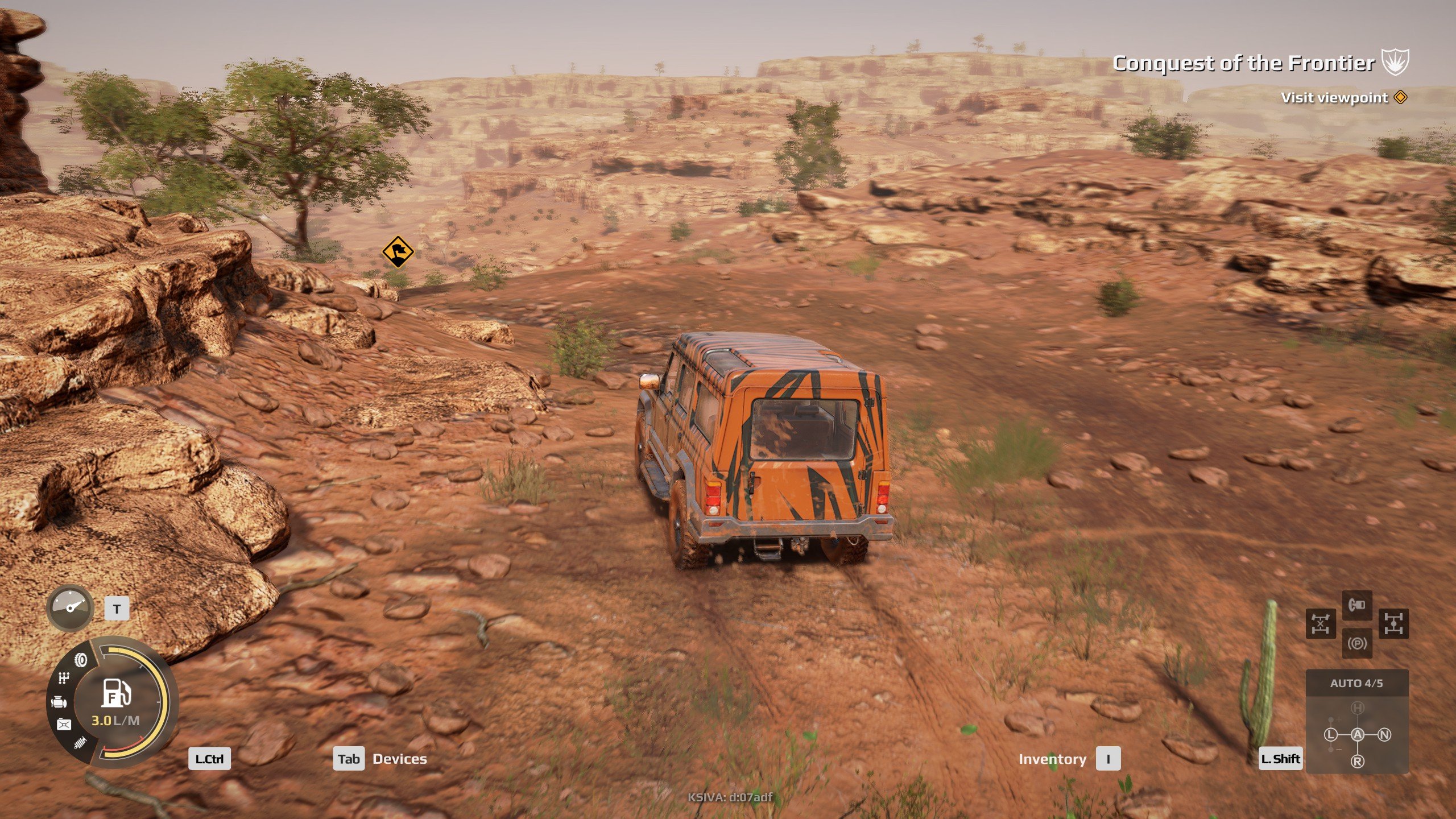
Task: Select the H high gear position
Action: pos(1358,708)
